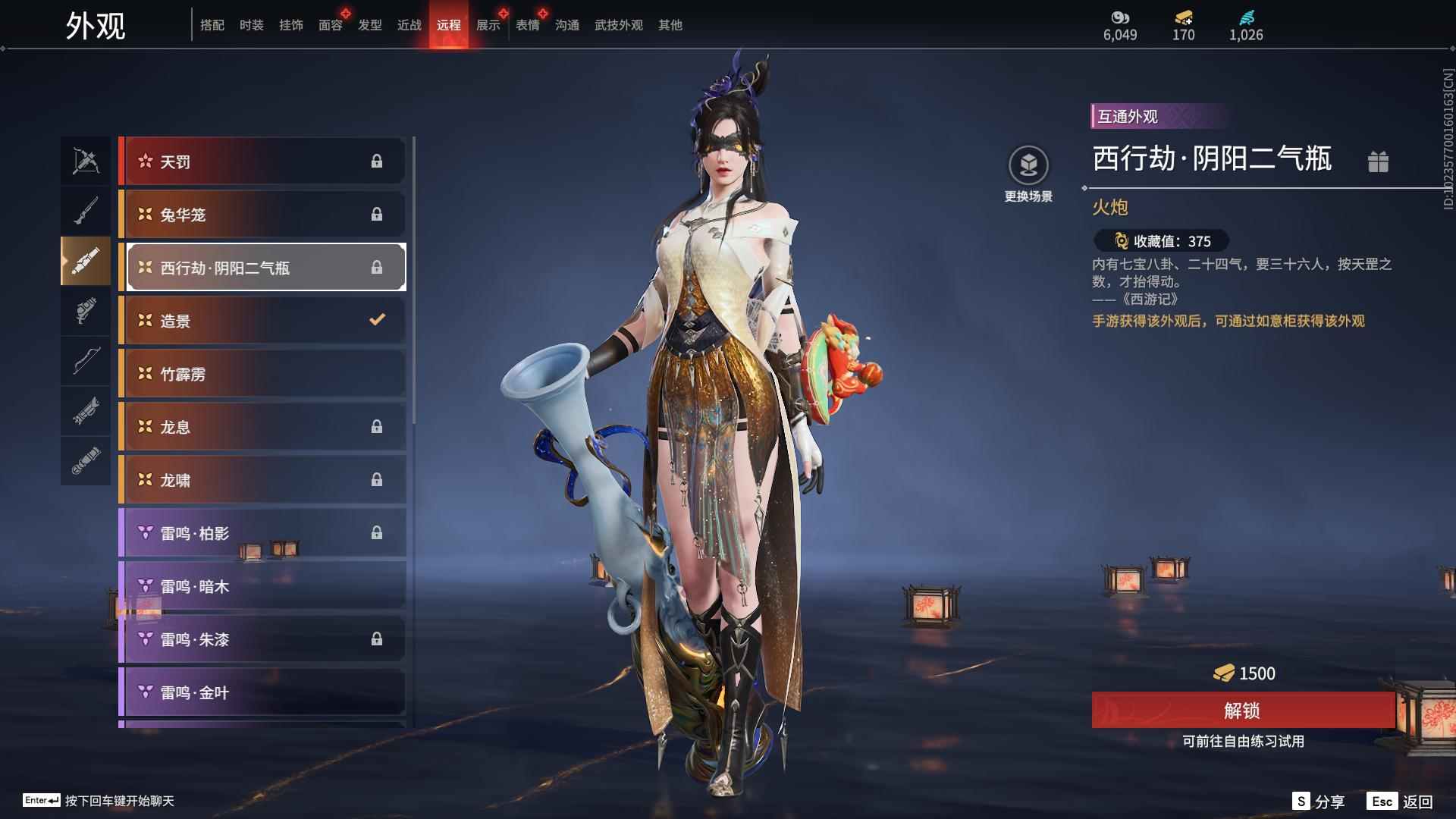Click the gift icon beside the skin name
Viewport: 1456px width, 819px height.
click(x=1378, y=162)
